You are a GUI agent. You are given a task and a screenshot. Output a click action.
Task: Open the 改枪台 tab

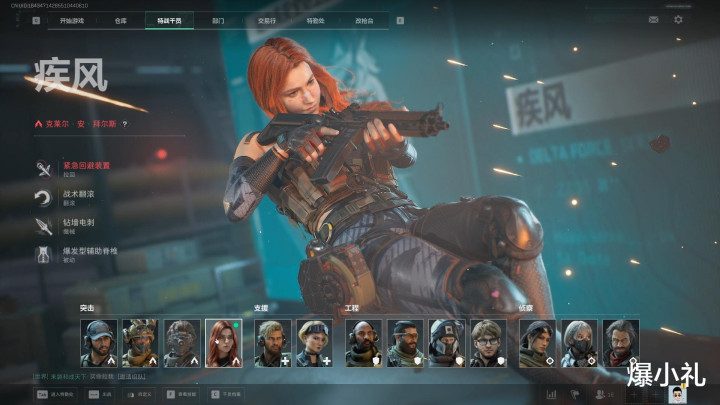(x=365, y=19)
